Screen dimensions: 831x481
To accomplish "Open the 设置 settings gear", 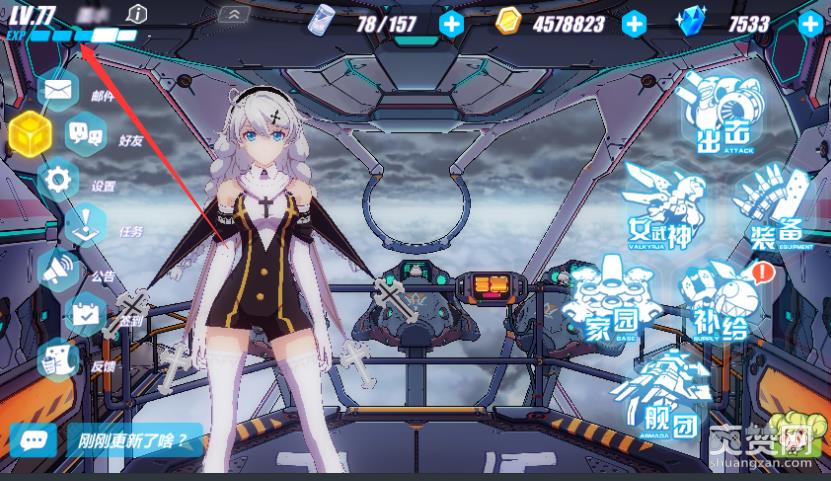I will [x=58, y=179].
